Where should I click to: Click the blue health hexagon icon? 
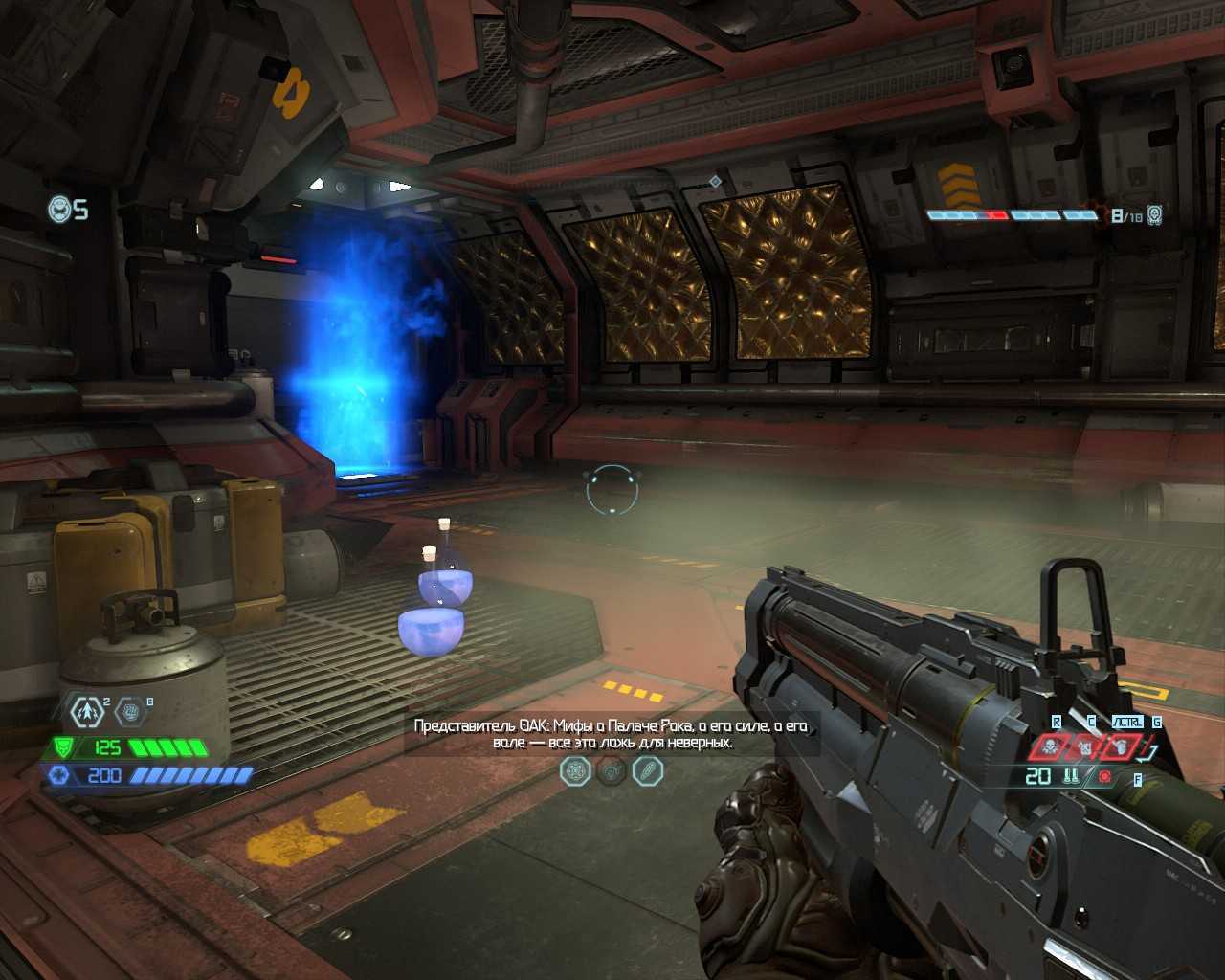(x=59, y=775)
